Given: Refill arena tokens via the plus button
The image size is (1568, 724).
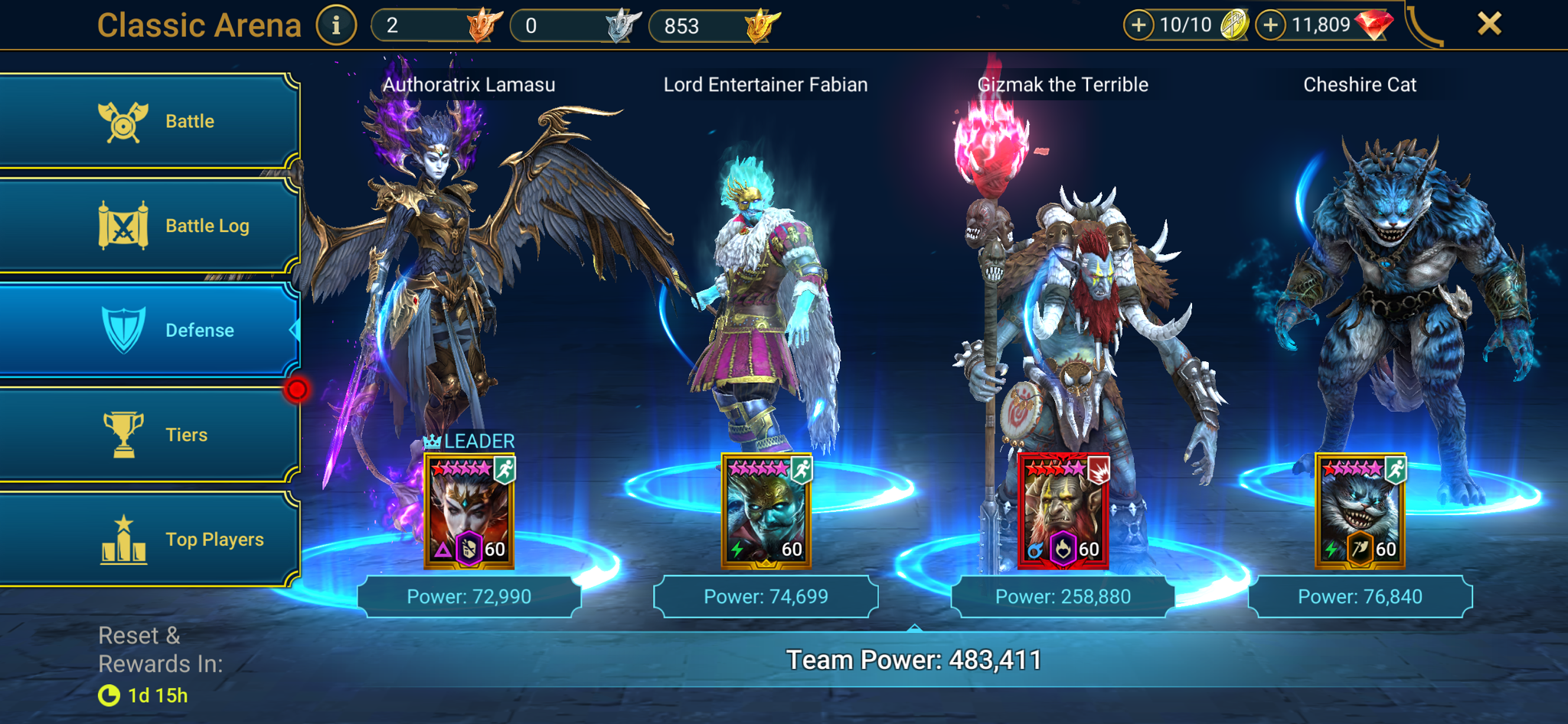Looking at the screenshot, I should point(1139,24).
